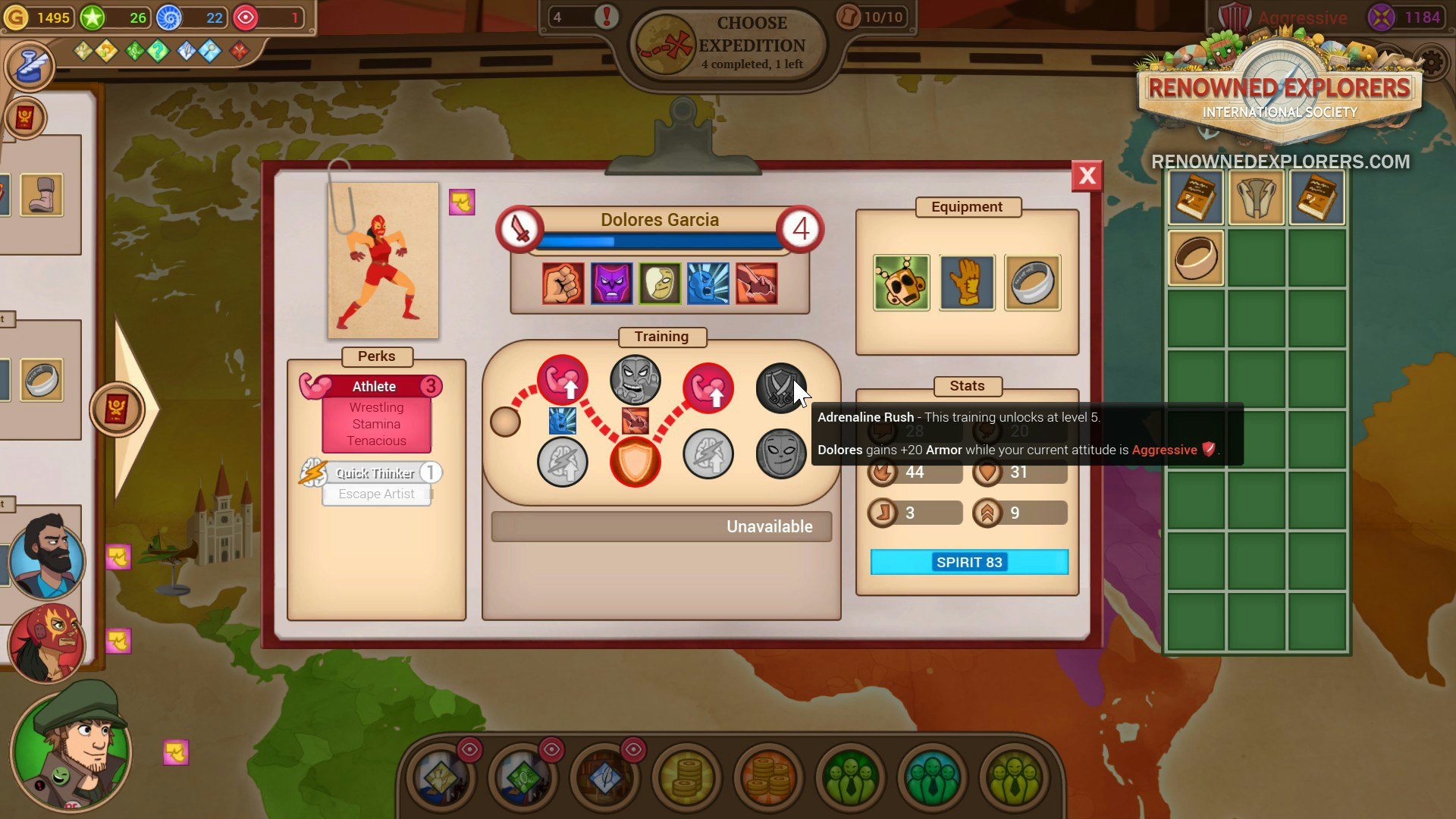Select the book item in the inventory grid
This screenshot has width=1456, height=819.
point(1195,196)
